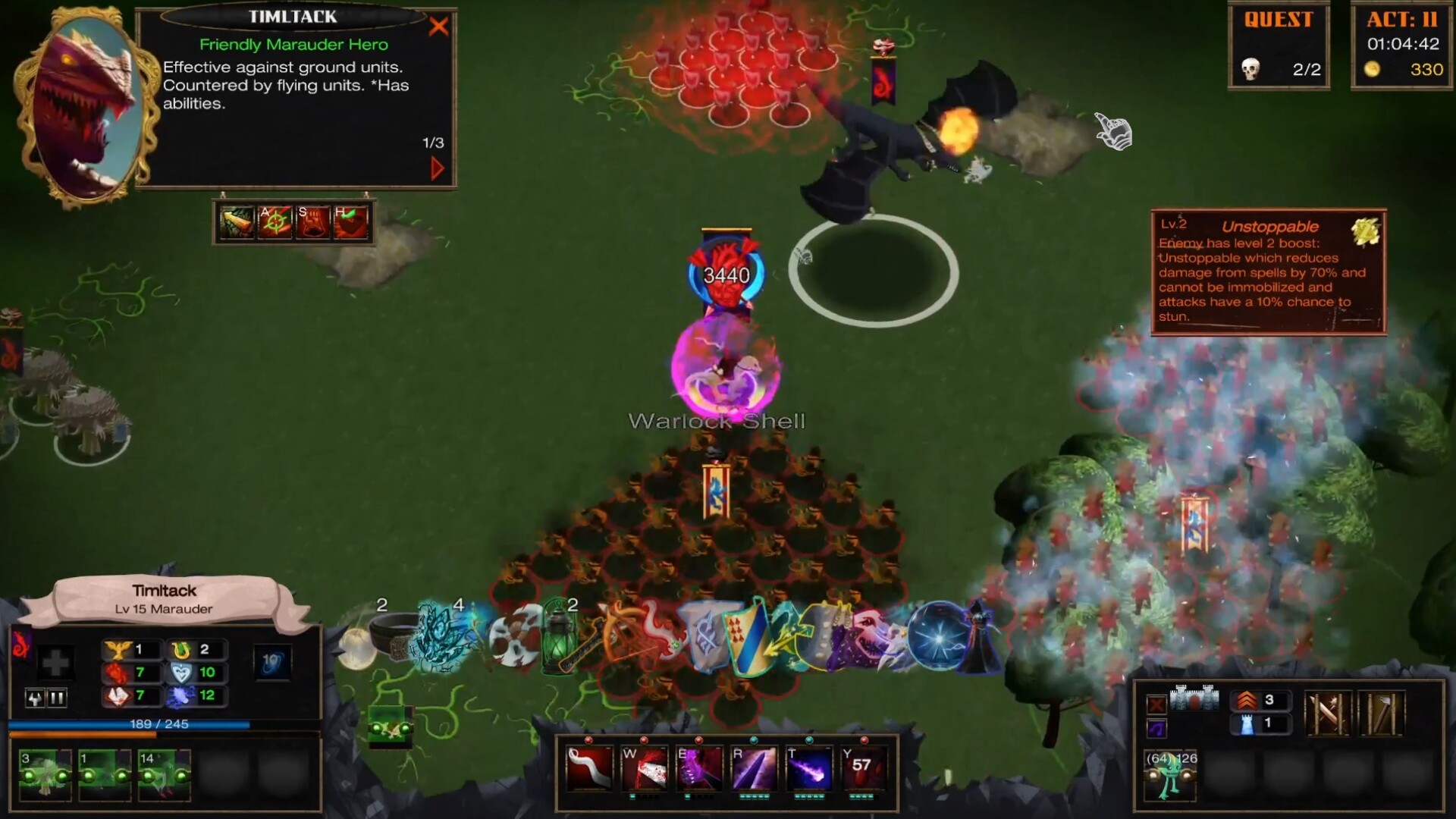1456x819 pixels.
Task: Use the R purple blade ability
Action: coord(755,767)
